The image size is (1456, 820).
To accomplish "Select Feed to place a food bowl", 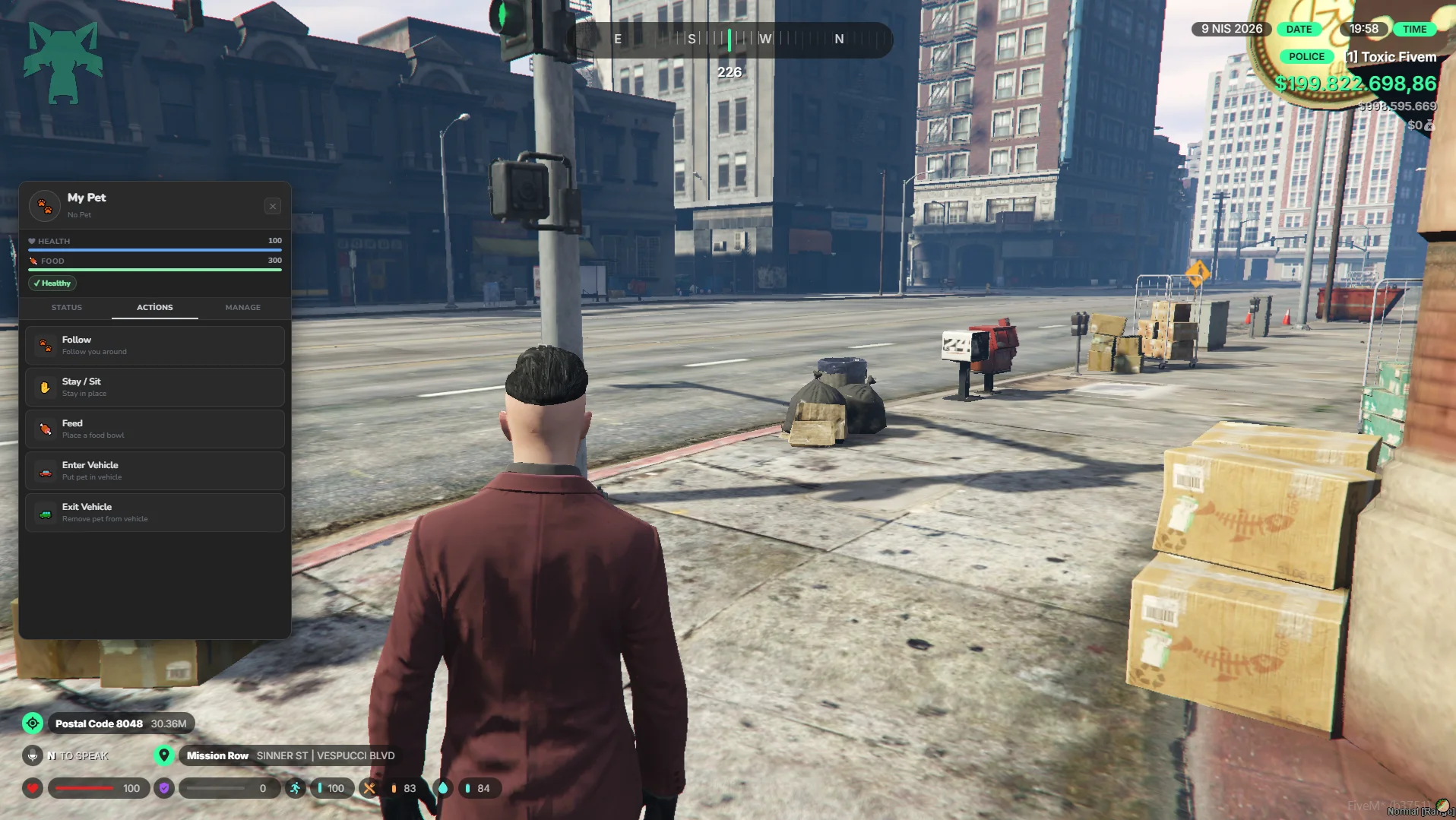I will click(155, 429).
